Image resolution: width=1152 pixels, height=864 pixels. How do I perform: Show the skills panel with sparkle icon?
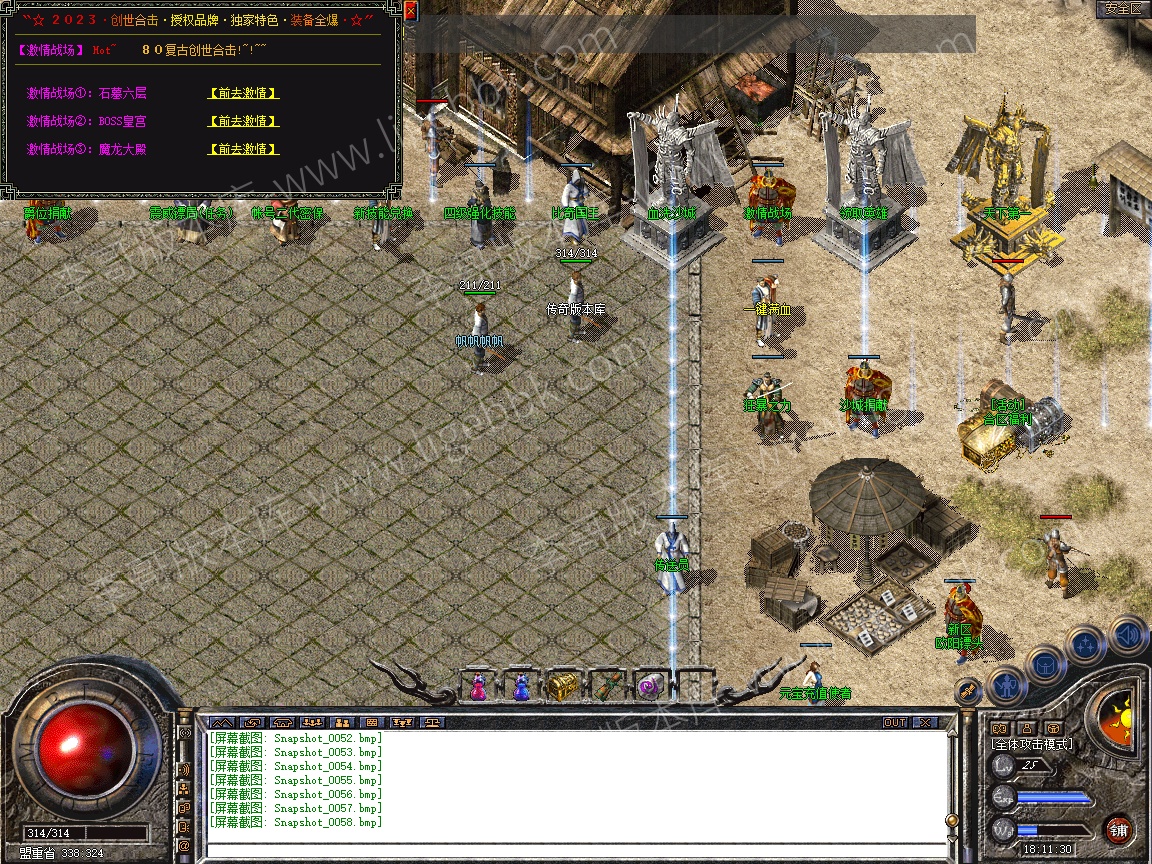pos(1086,646)
